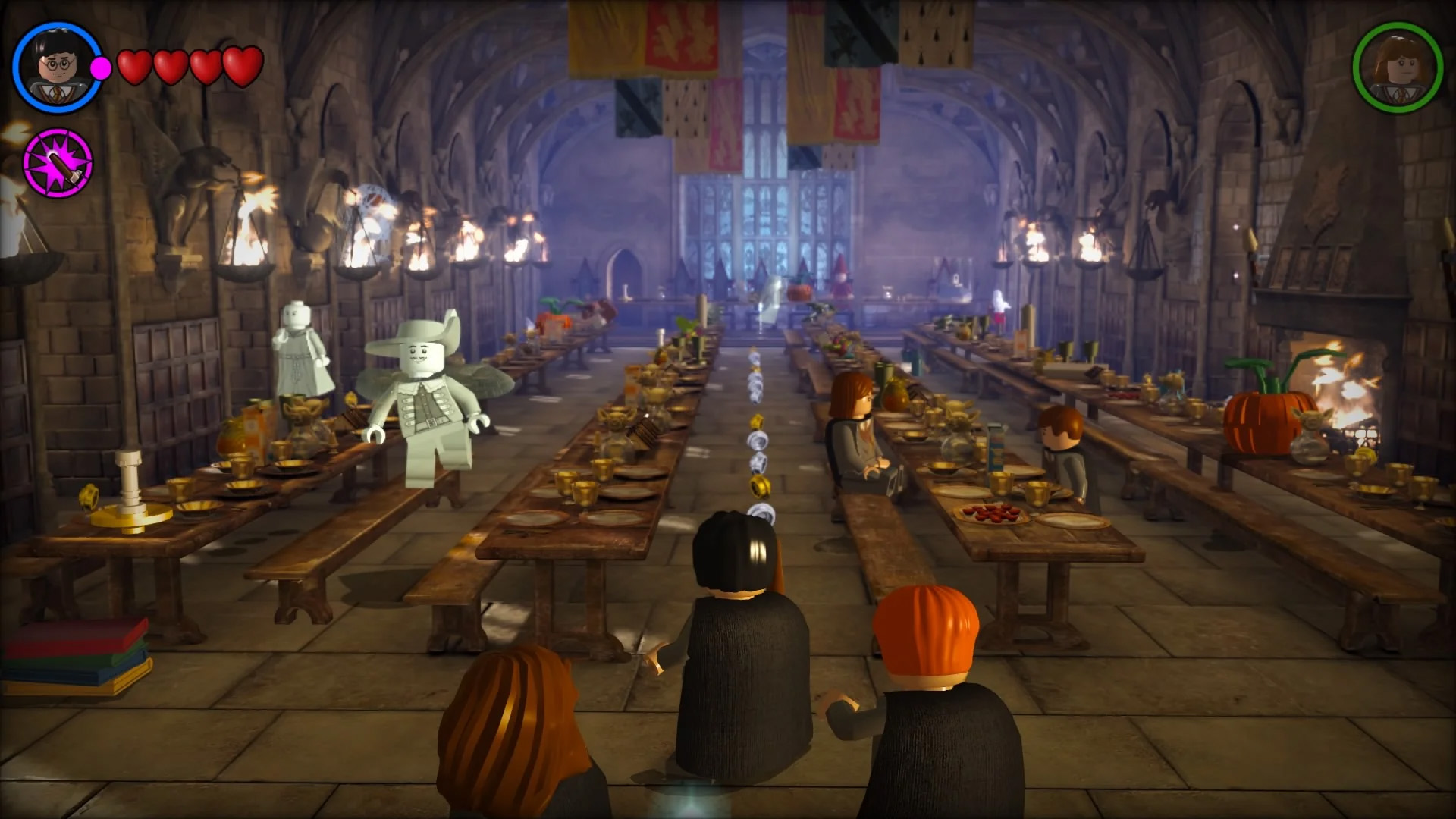
Task: Click the first red heart in the health bar
Action: pyautogui.click(x=135, y=67)
